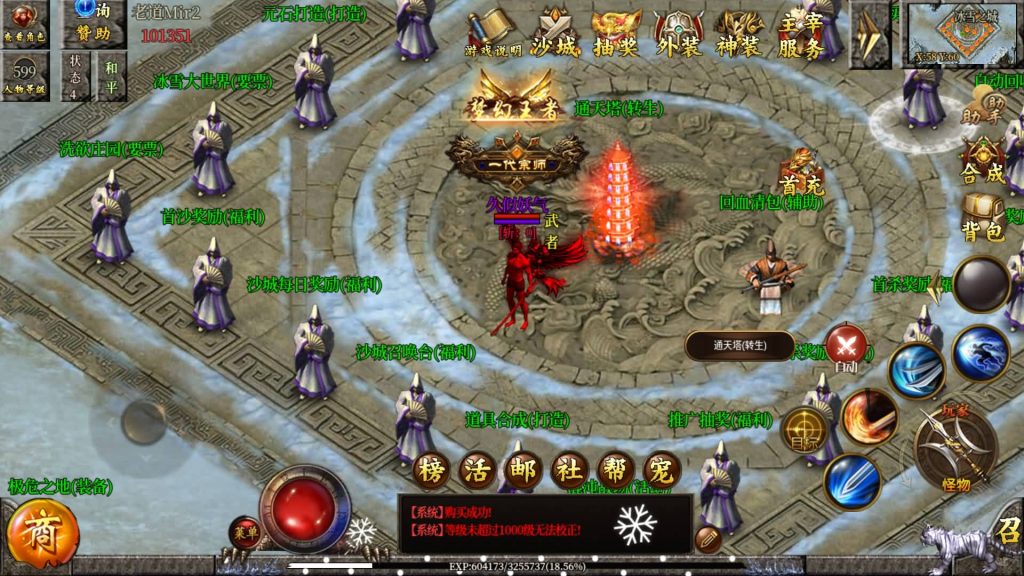Open the 神装 divine gear menu
1024x576 pixels.
739,35
